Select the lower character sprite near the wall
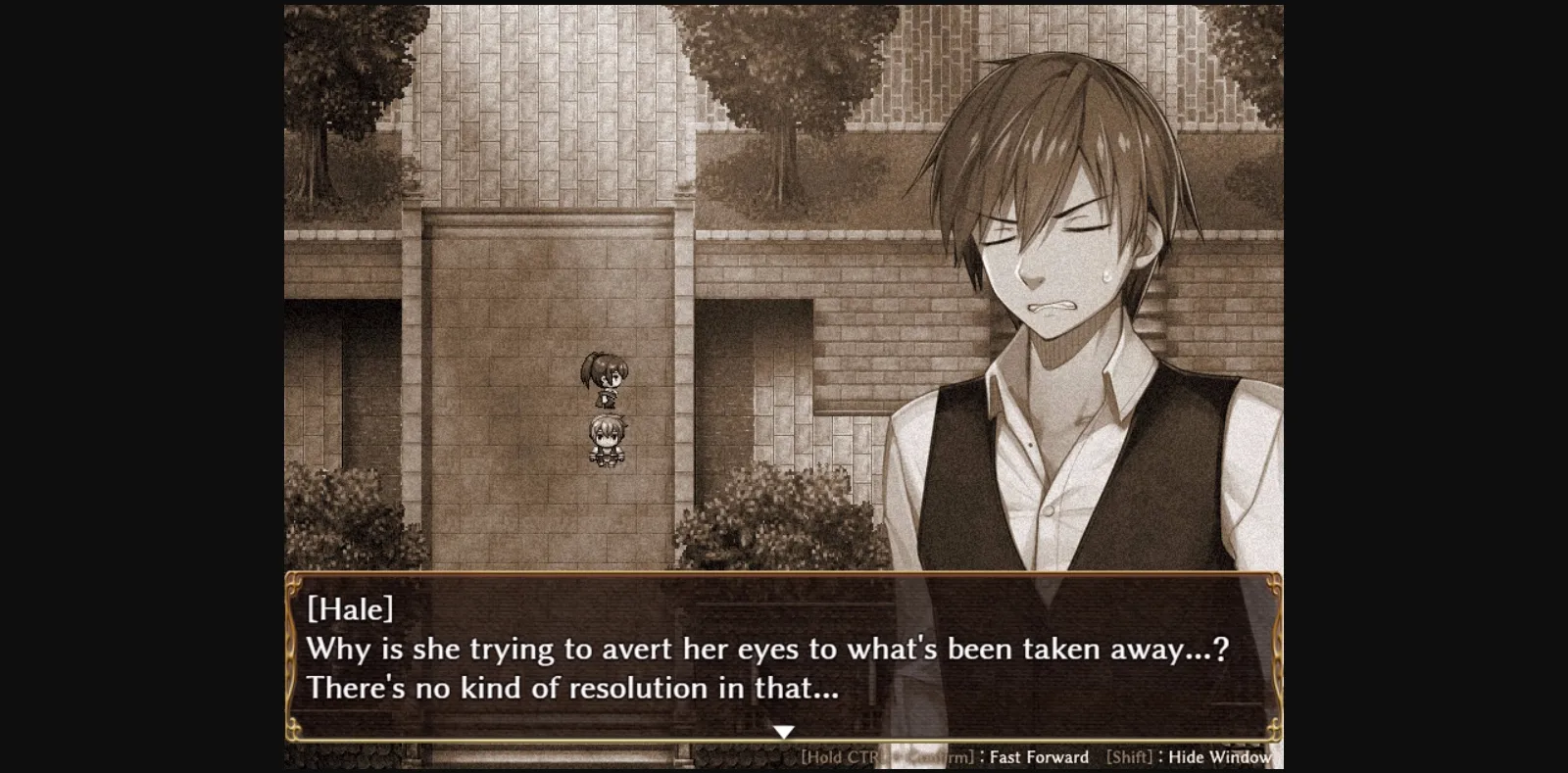1568x773 pixels. click(x=605, y=444)
